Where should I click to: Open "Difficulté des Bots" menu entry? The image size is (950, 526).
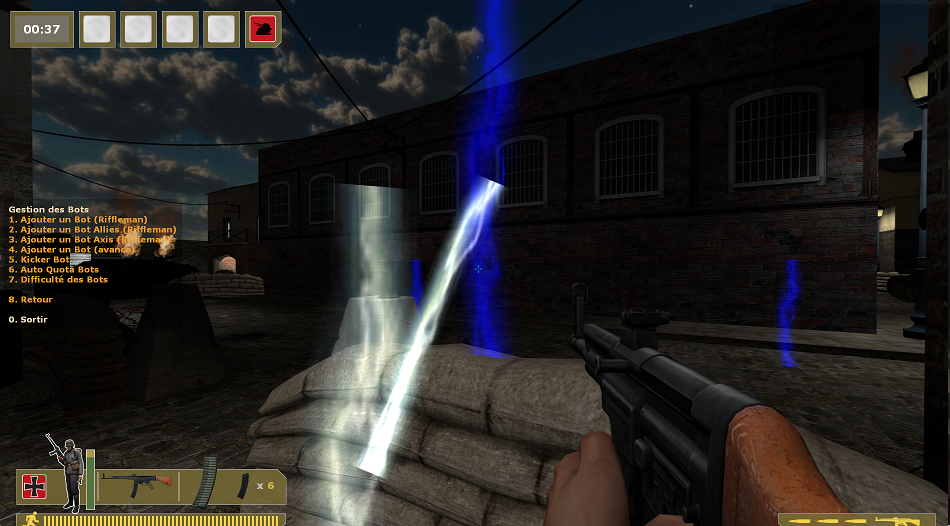pyautogui.click(x=58, y=279)
